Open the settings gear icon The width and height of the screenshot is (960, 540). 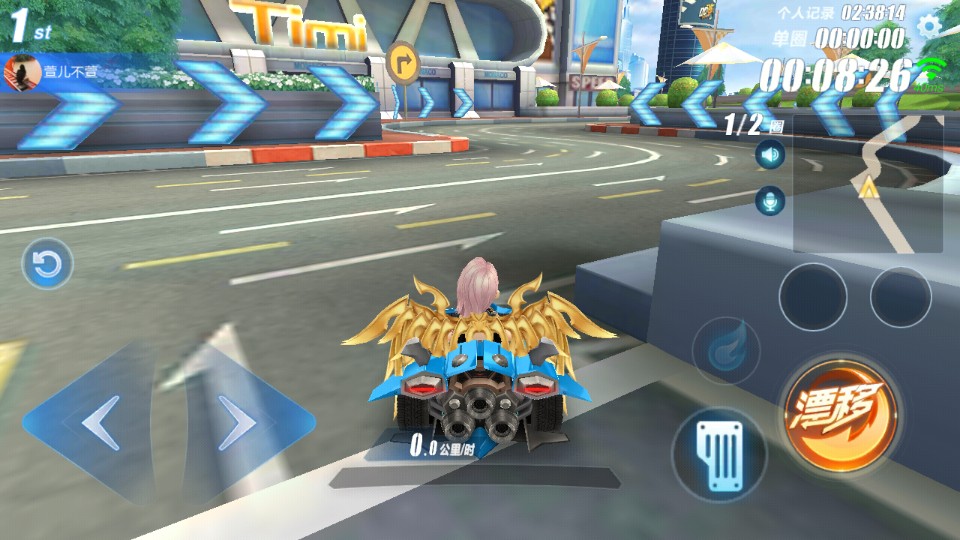tap(930, 25)
